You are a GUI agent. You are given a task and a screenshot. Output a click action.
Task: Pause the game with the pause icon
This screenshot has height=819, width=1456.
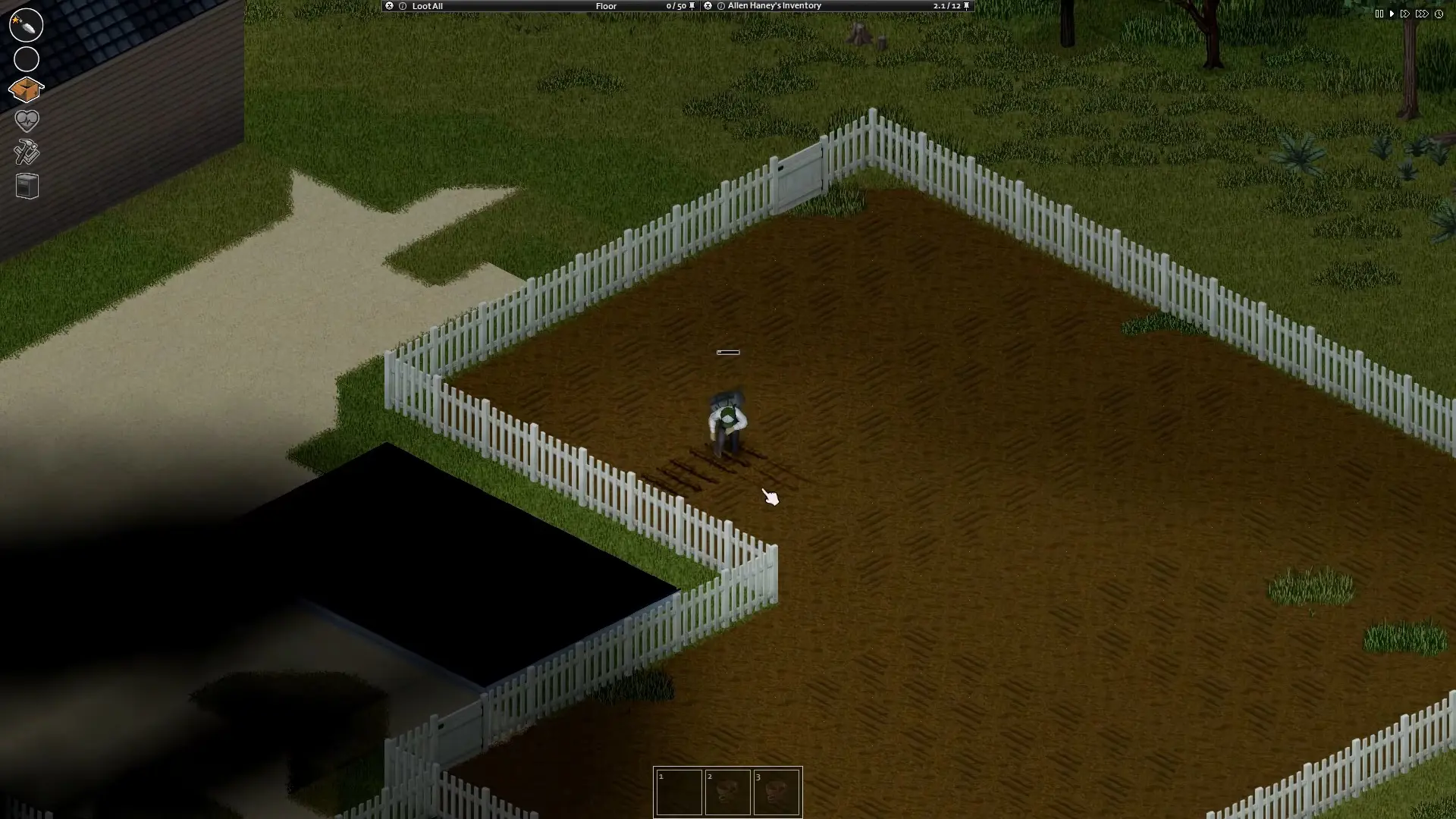click(x=1378, y=14)
